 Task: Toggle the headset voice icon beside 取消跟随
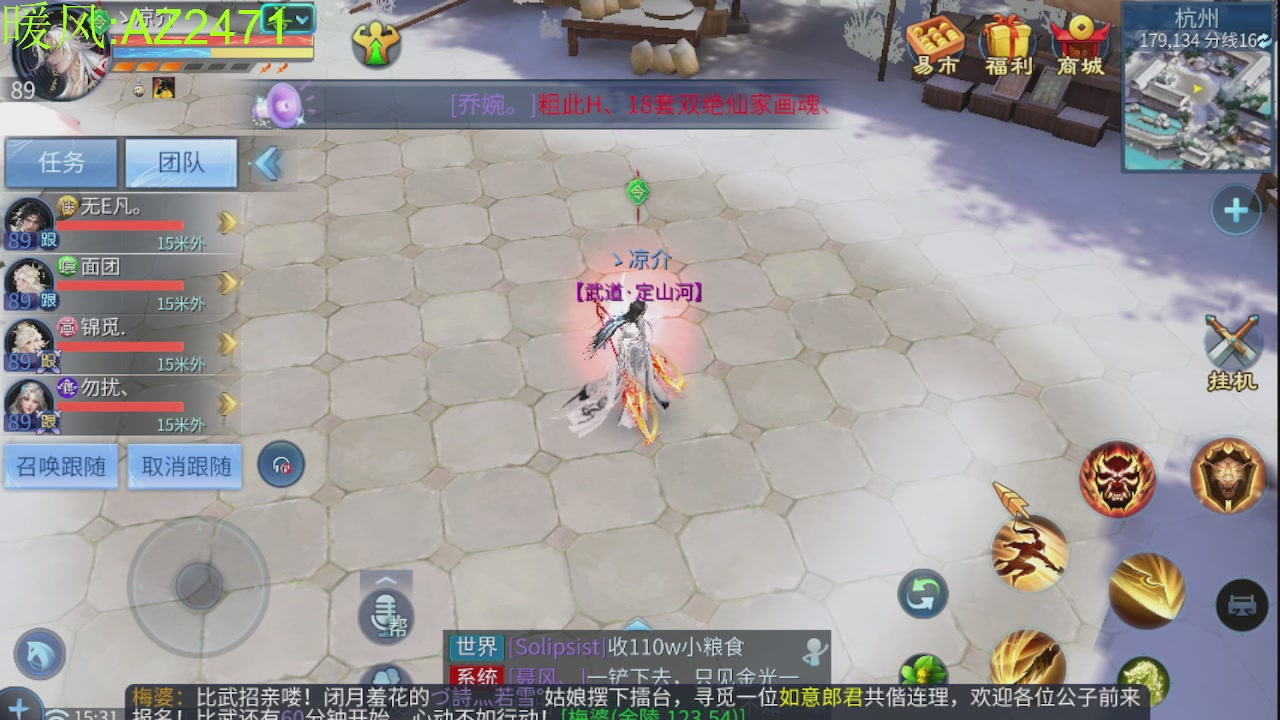pos(281,464)
